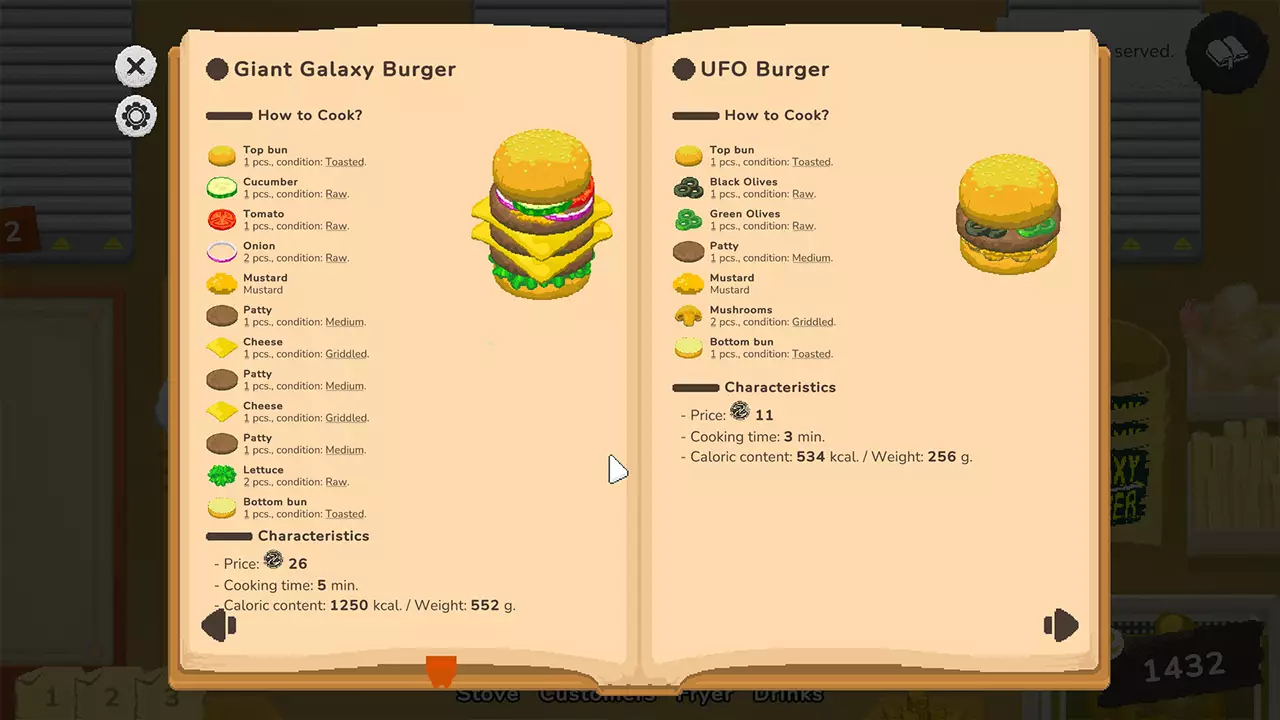The width and height of the screenshot is (1280, 720).
Task: Click the coin icon next to UFO Burger price
Action: point(739,411)
